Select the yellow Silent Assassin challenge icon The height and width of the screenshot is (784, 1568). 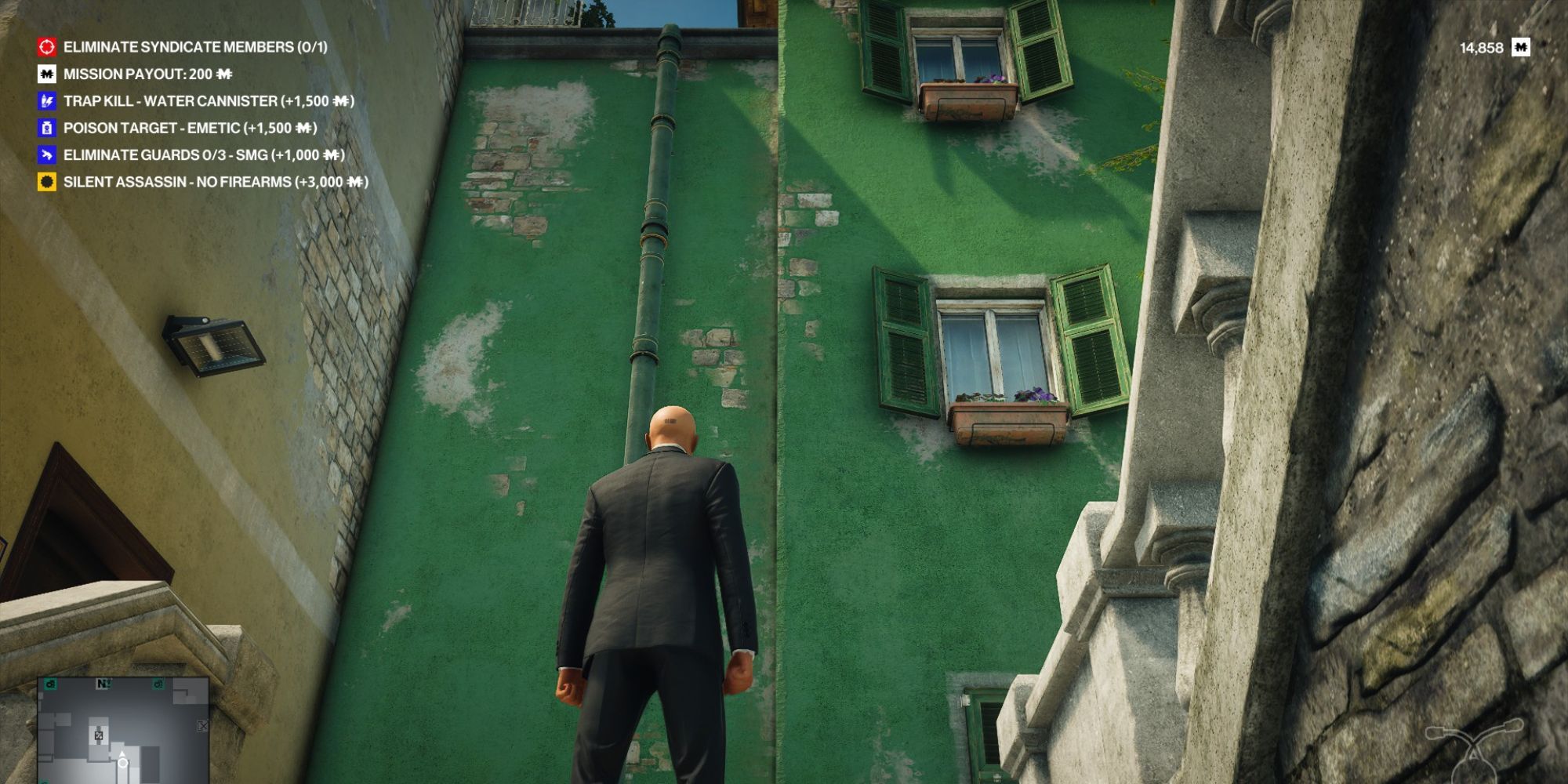(x=46, y=181)
